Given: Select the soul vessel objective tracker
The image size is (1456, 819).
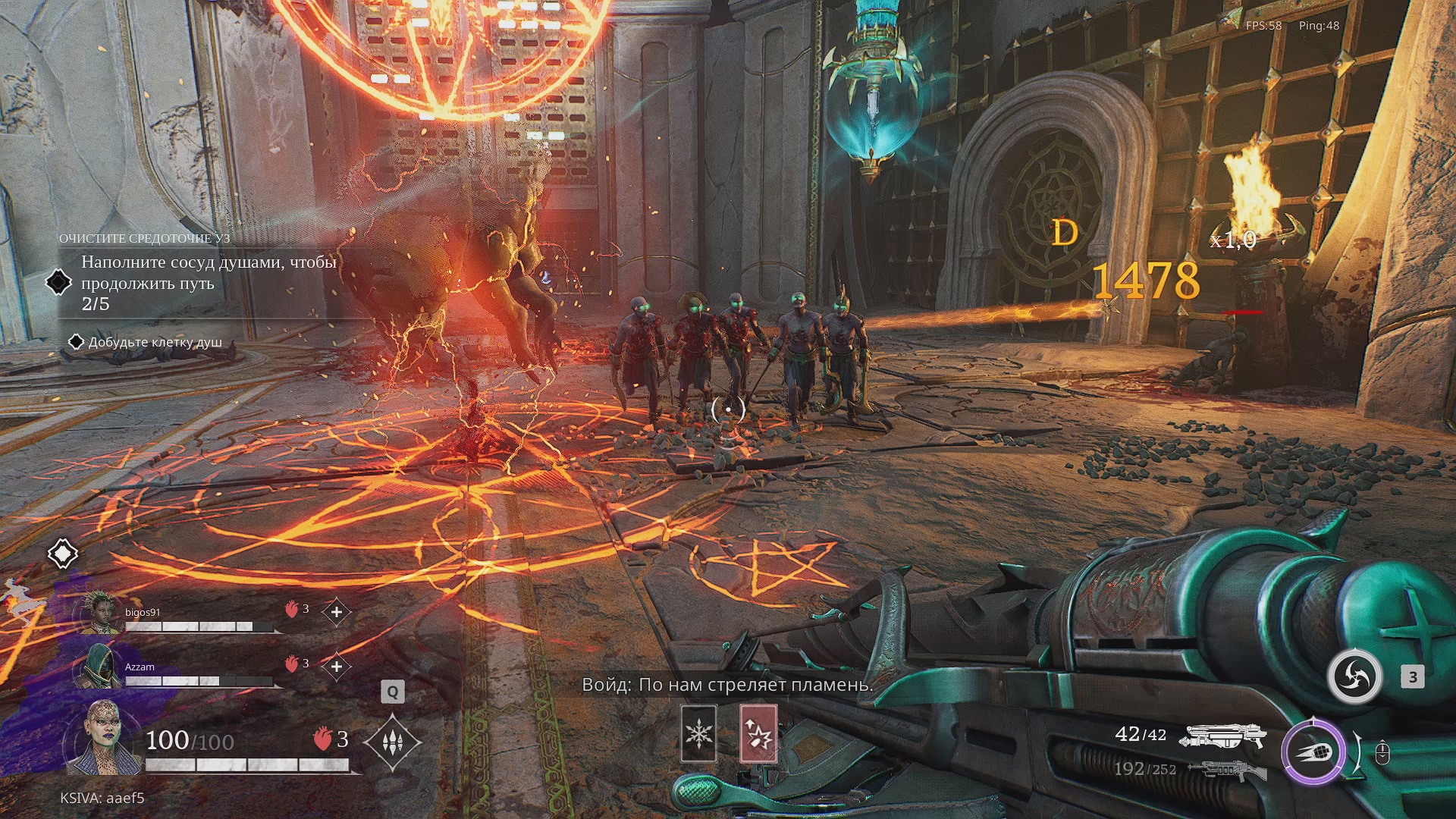Looking at the screenshot, I should coord(208,283).
